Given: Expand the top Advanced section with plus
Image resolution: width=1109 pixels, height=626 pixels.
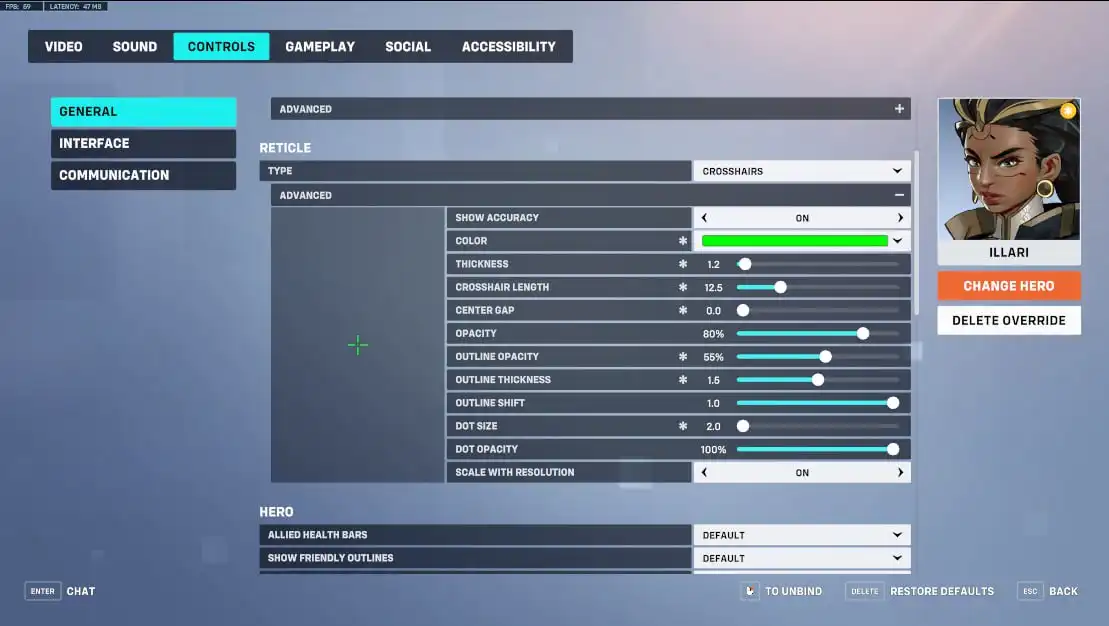Looking at the screenshot, I should [x=899, y=109].
